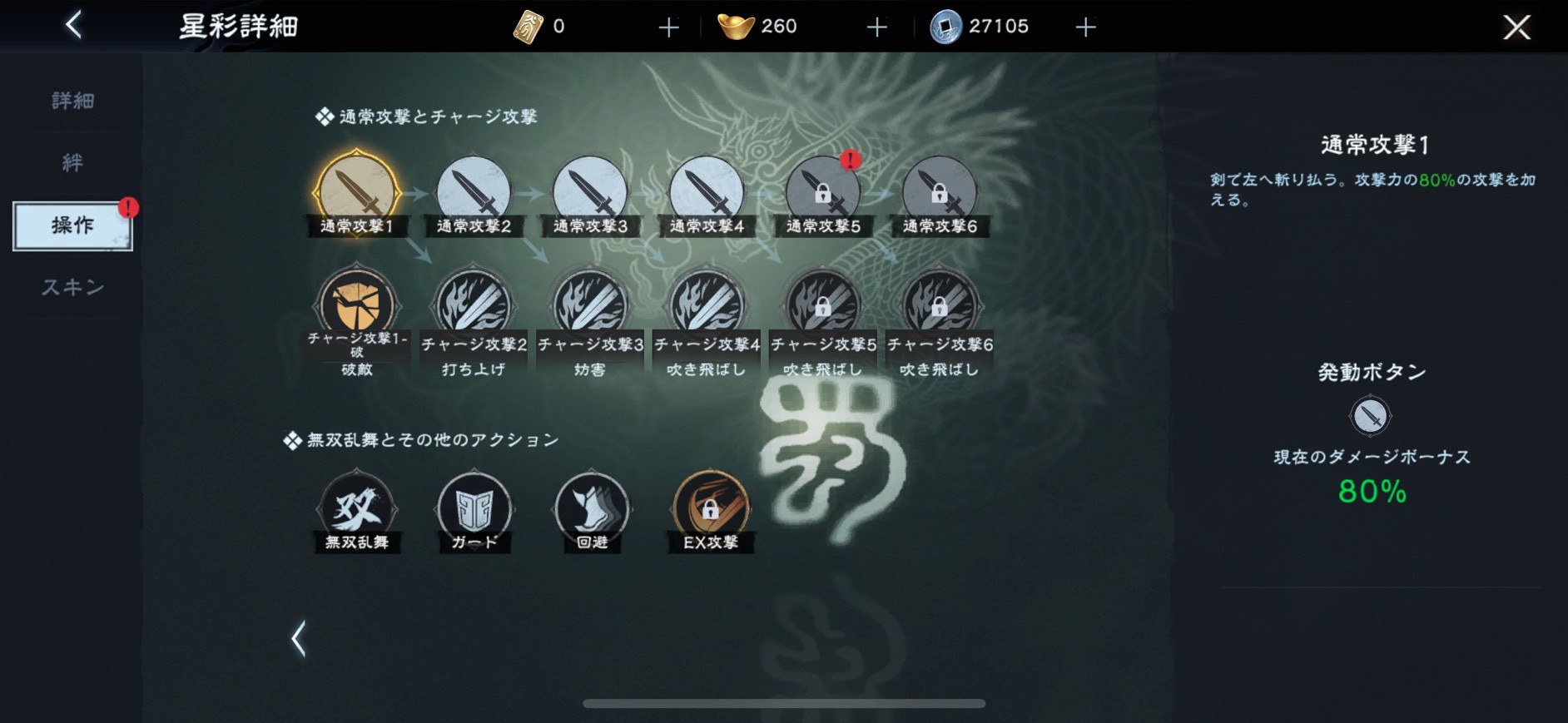Collapse the panel with the left chevron arrow
The image size is (1568, 723).
[297, 639]
